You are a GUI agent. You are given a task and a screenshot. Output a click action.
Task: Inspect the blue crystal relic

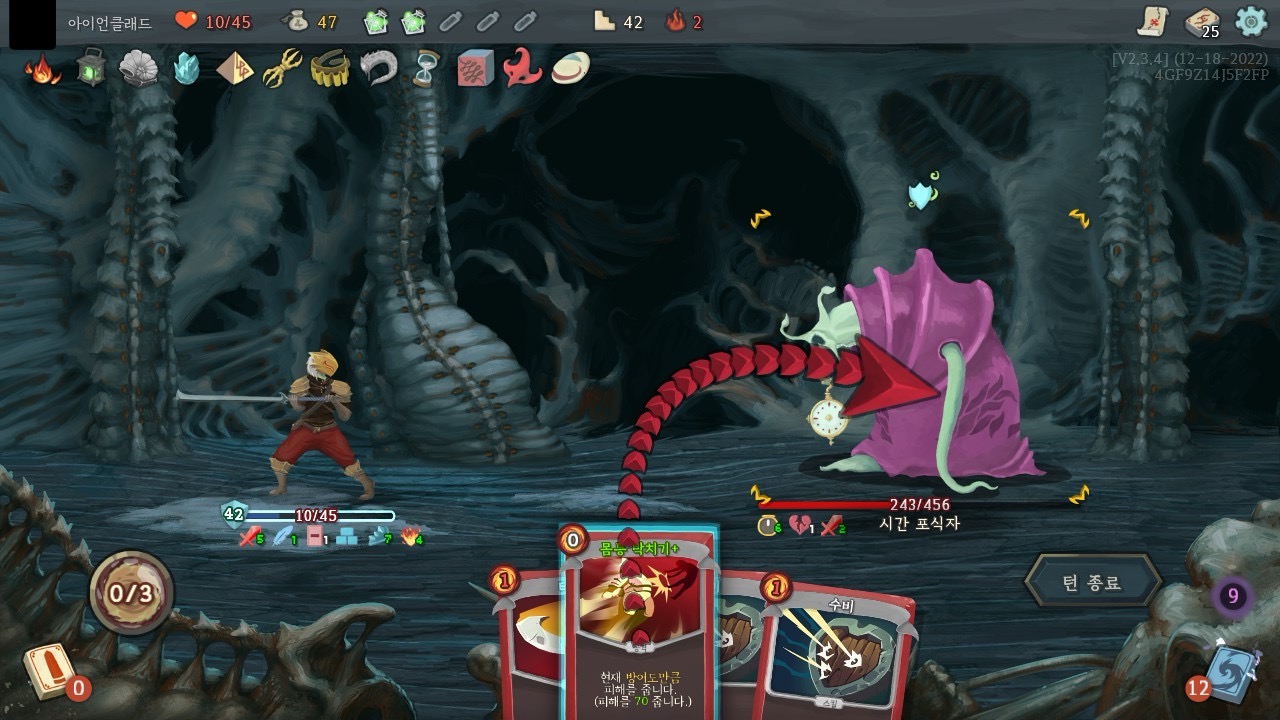(187, 68)
